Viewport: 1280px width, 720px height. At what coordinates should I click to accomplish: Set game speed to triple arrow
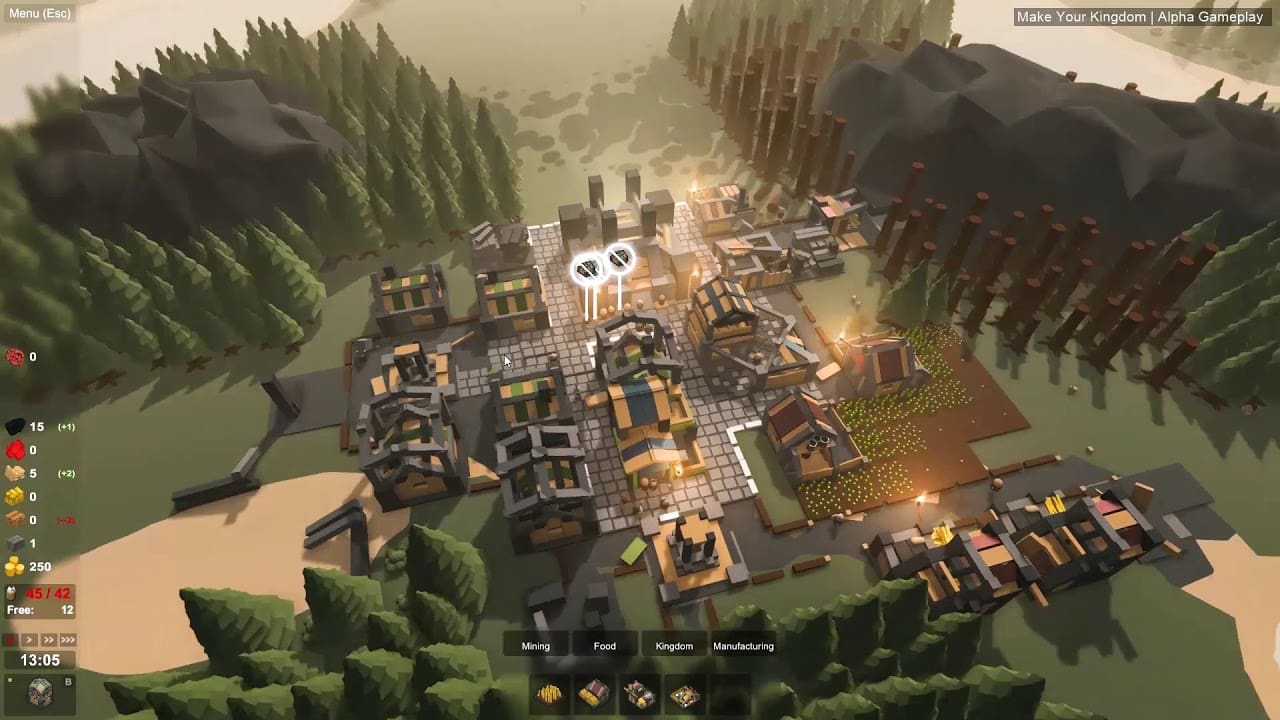pyautogui.click(x=68, y=640)
